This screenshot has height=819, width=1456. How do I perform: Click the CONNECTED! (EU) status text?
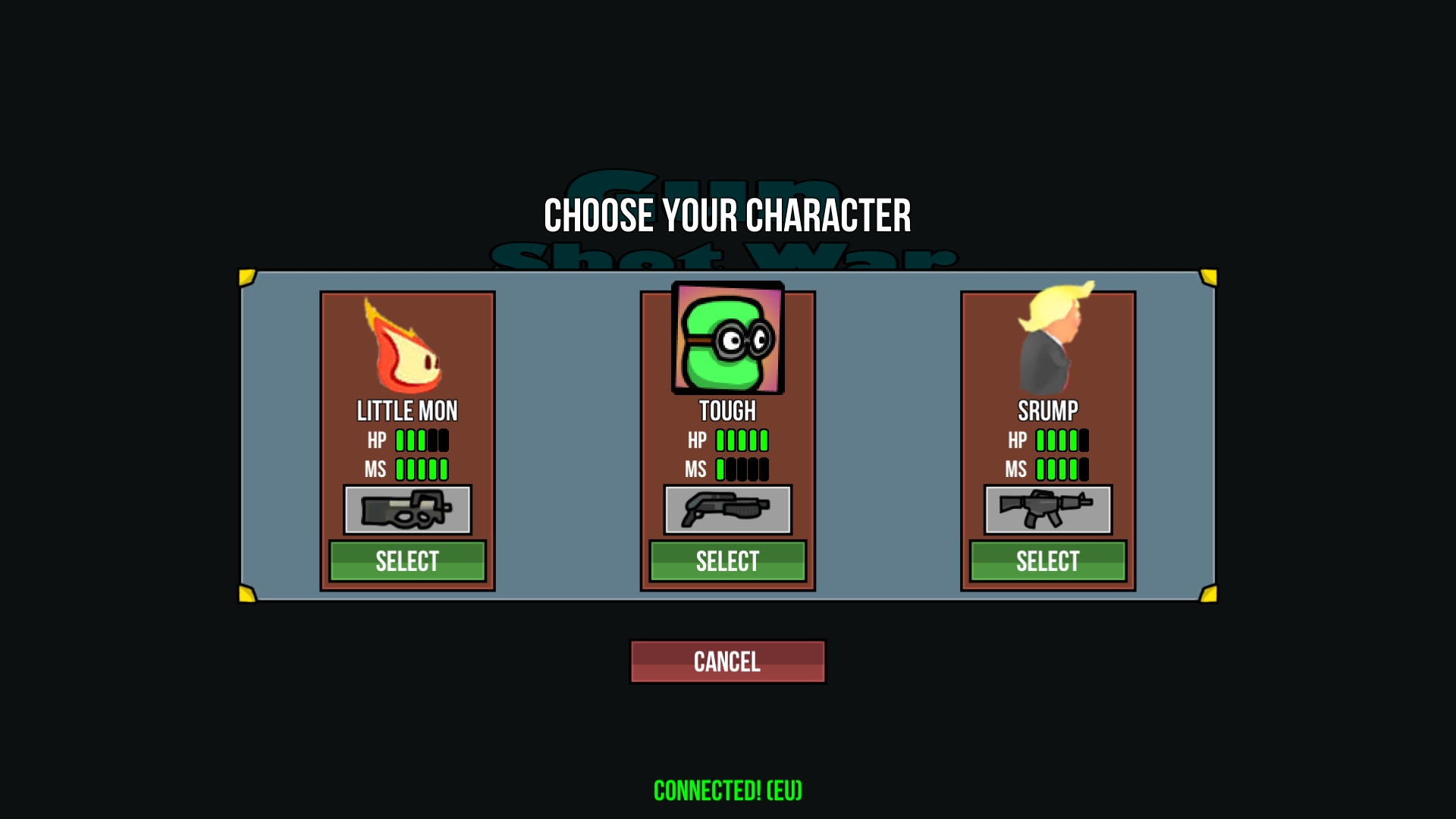(x=727, y=789)
